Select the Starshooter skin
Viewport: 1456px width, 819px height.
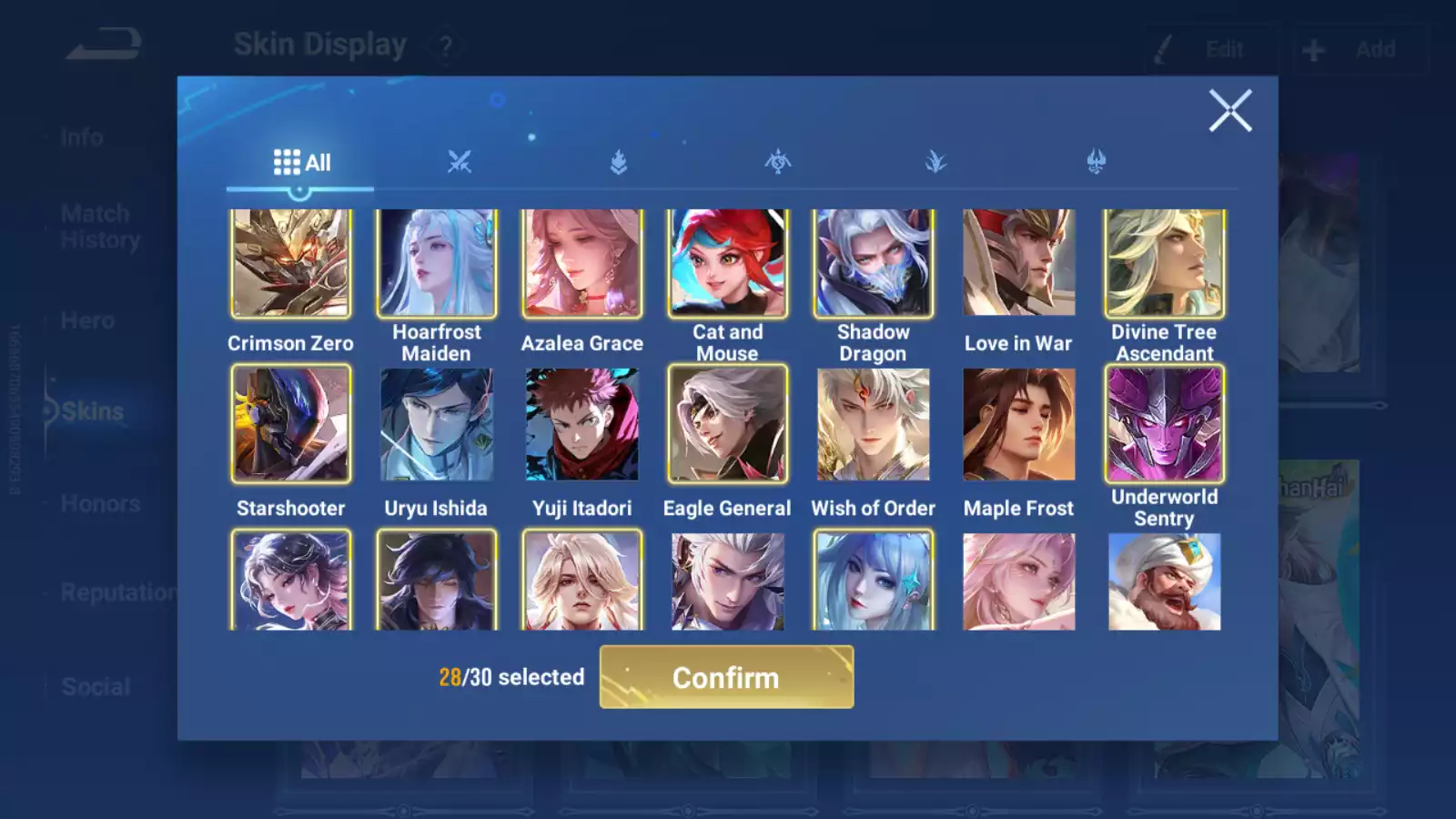[290, 424]
